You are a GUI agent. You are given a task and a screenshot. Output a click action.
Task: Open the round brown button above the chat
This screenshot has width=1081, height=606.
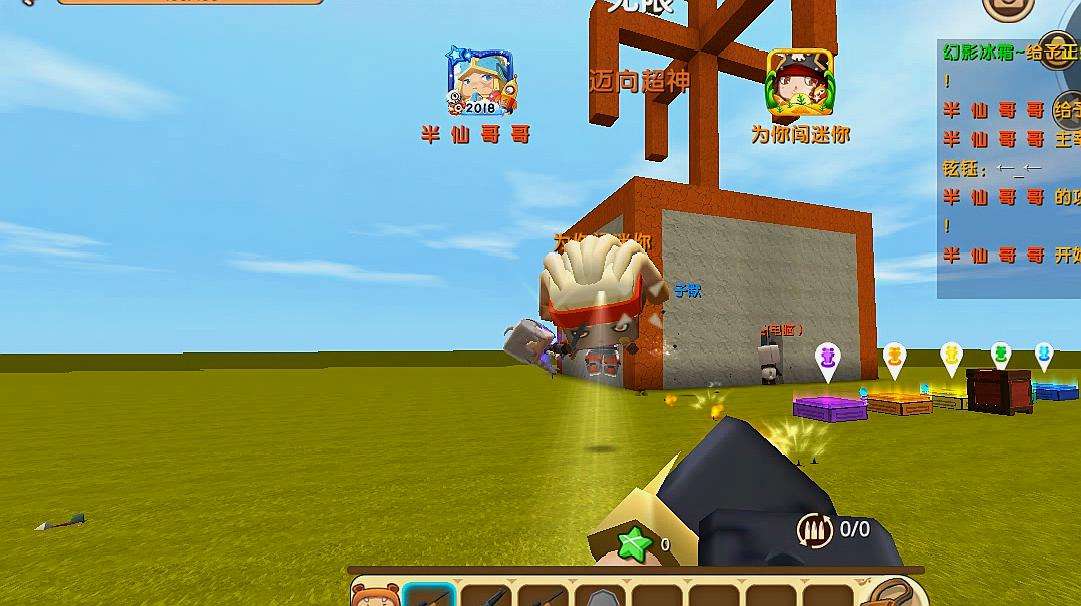pos(1008,8)
